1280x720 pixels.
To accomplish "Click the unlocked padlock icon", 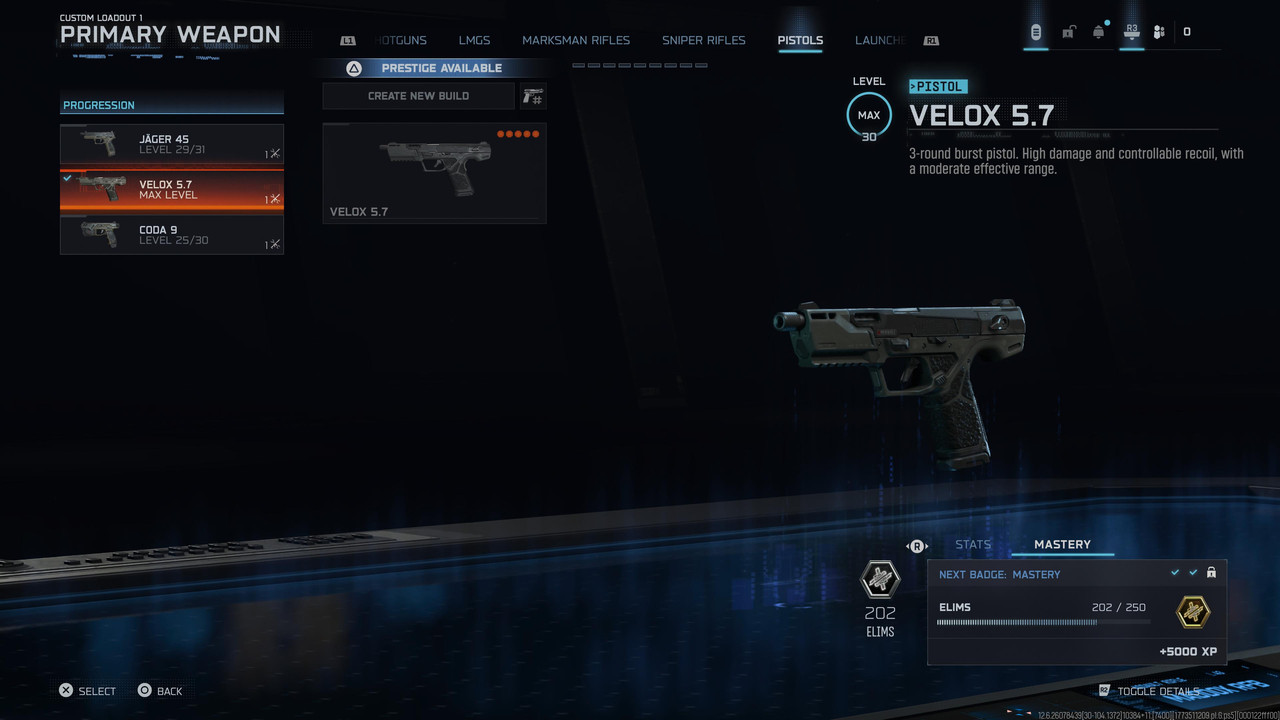I will tap(1068, 32).
